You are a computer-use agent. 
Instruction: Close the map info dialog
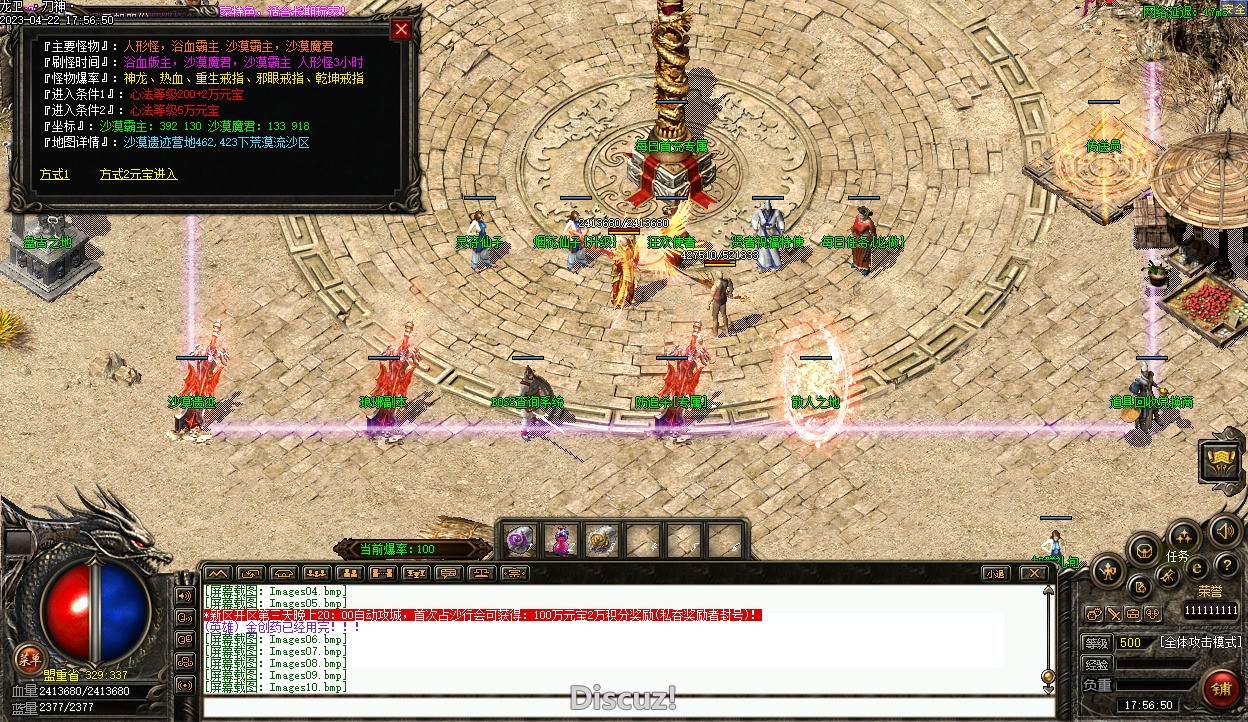click(401, 29)
